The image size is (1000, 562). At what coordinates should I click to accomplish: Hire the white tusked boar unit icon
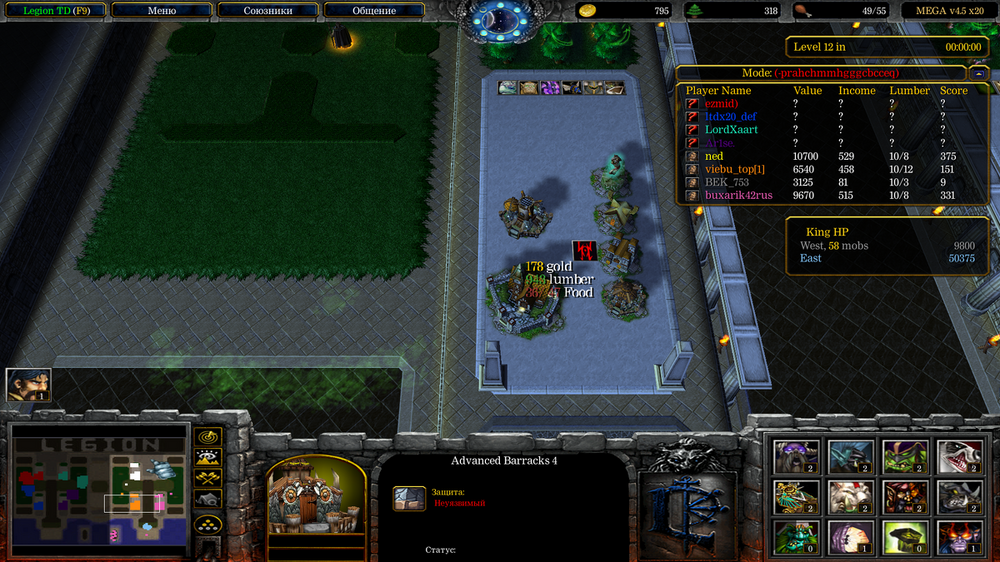(850, 496)
